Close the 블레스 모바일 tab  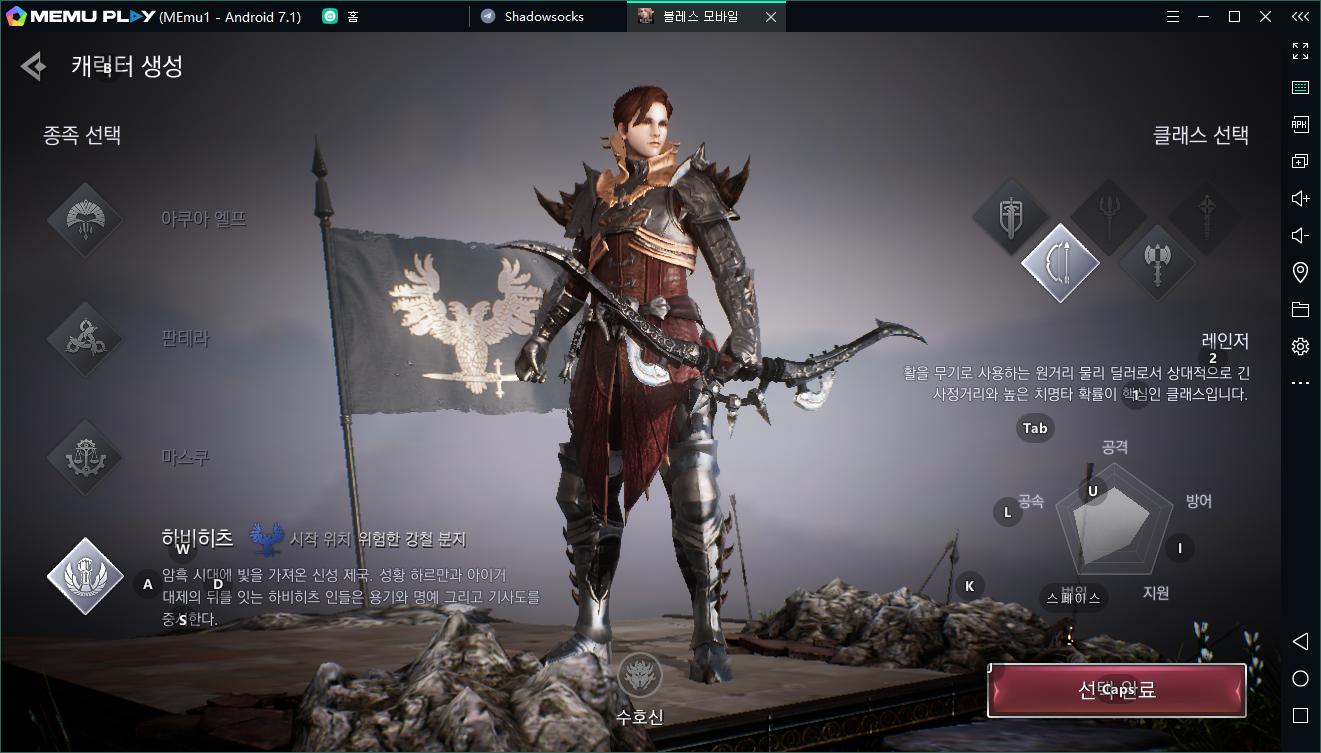click(x=770, y=16)
